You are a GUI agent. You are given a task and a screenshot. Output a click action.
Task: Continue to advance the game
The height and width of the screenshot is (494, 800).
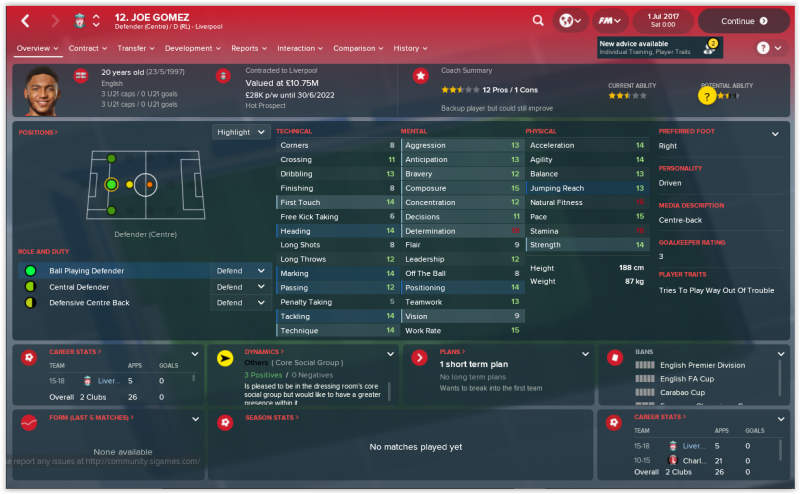click(742, 20)
